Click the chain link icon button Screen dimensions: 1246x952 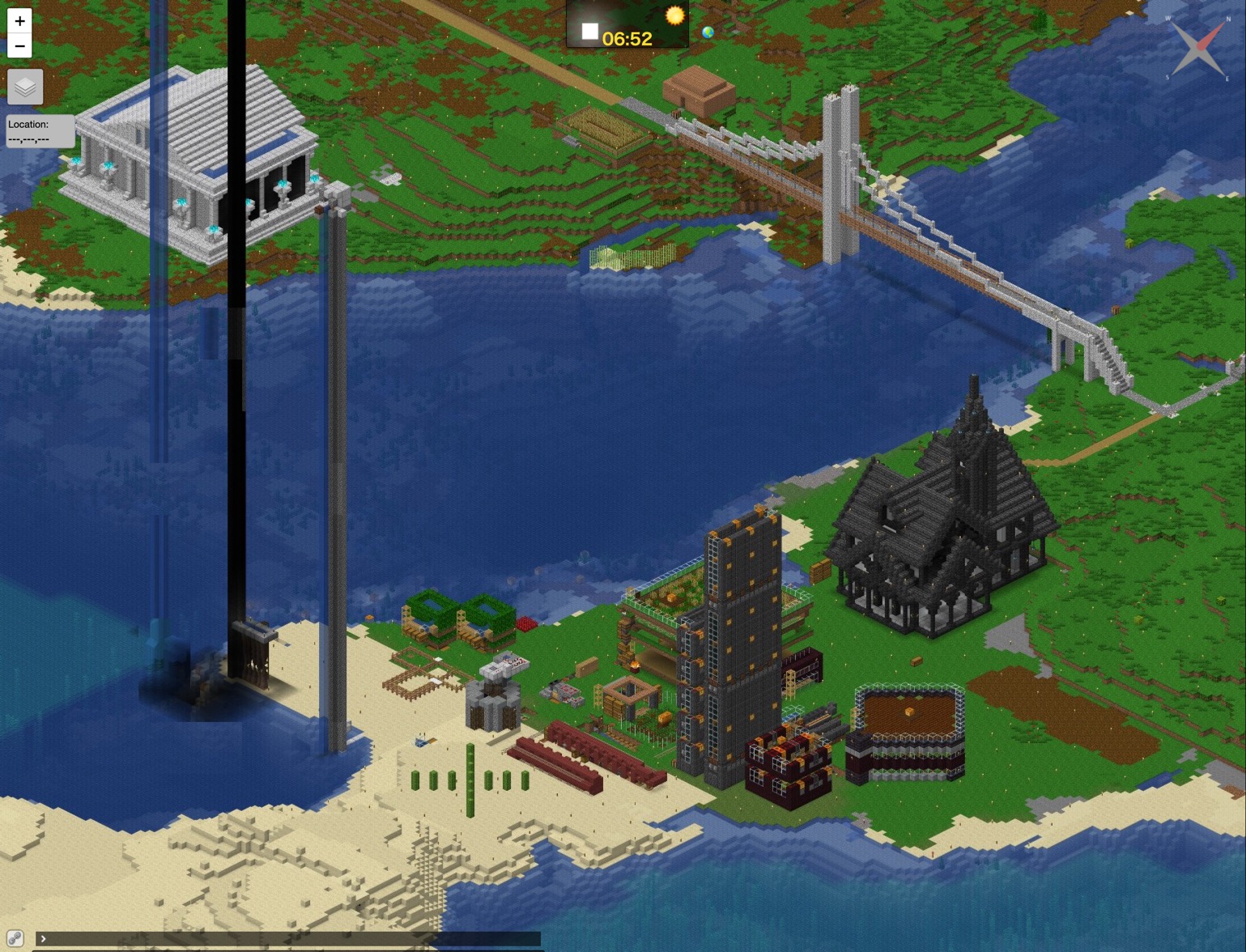(15, 938)
